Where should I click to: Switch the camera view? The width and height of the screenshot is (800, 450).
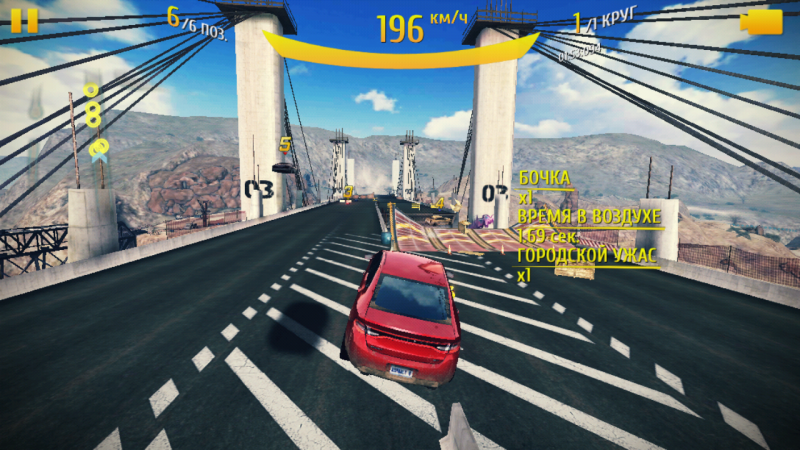tap(761, 22)
